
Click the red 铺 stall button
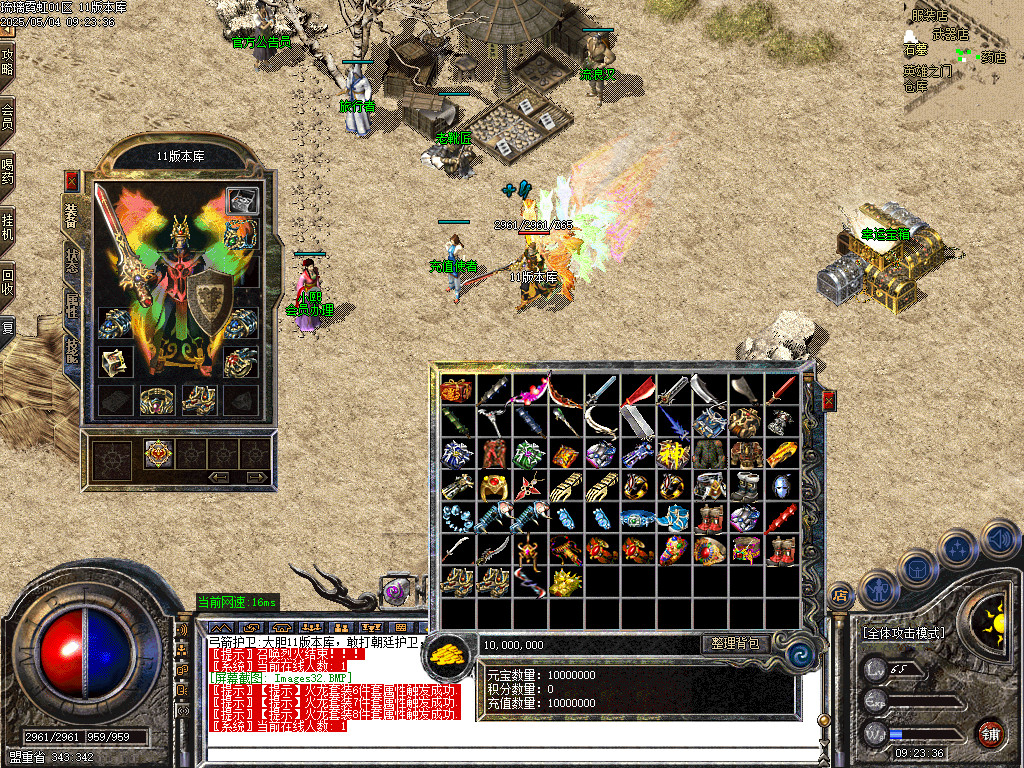(989, 732)
